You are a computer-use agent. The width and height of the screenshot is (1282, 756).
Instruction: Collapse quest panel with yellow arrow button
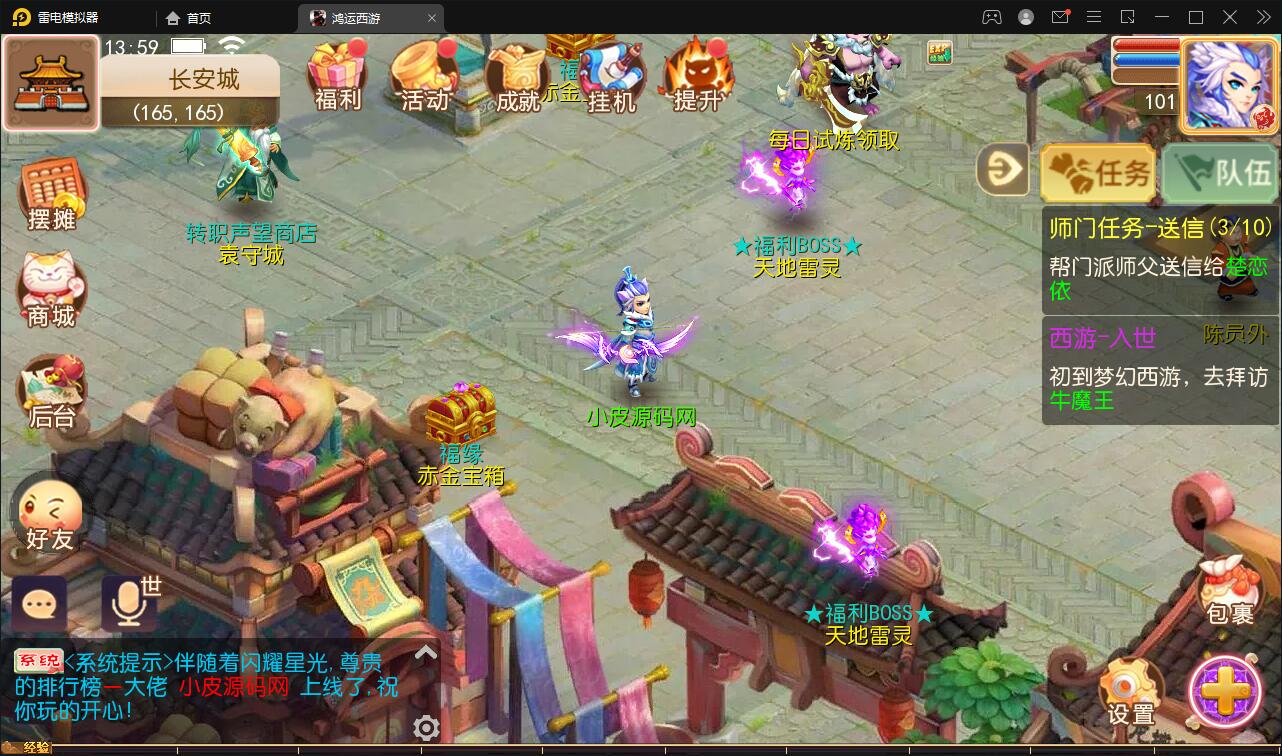click(1003, 170)
